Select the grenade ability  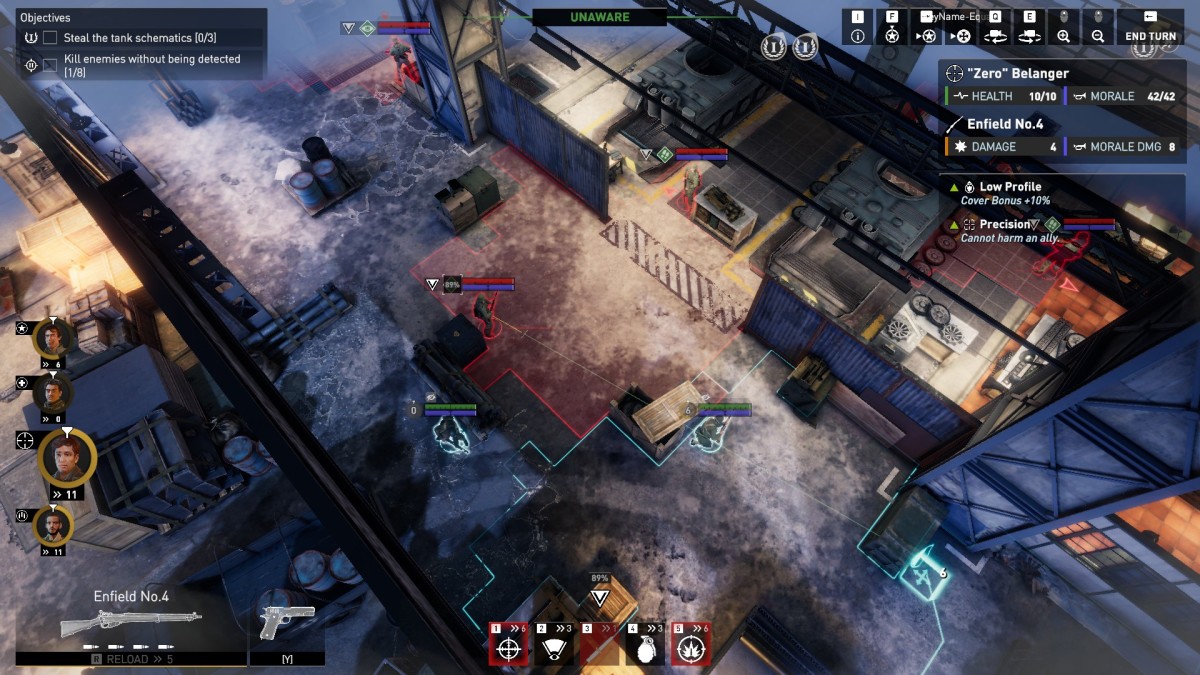point(645,648)
